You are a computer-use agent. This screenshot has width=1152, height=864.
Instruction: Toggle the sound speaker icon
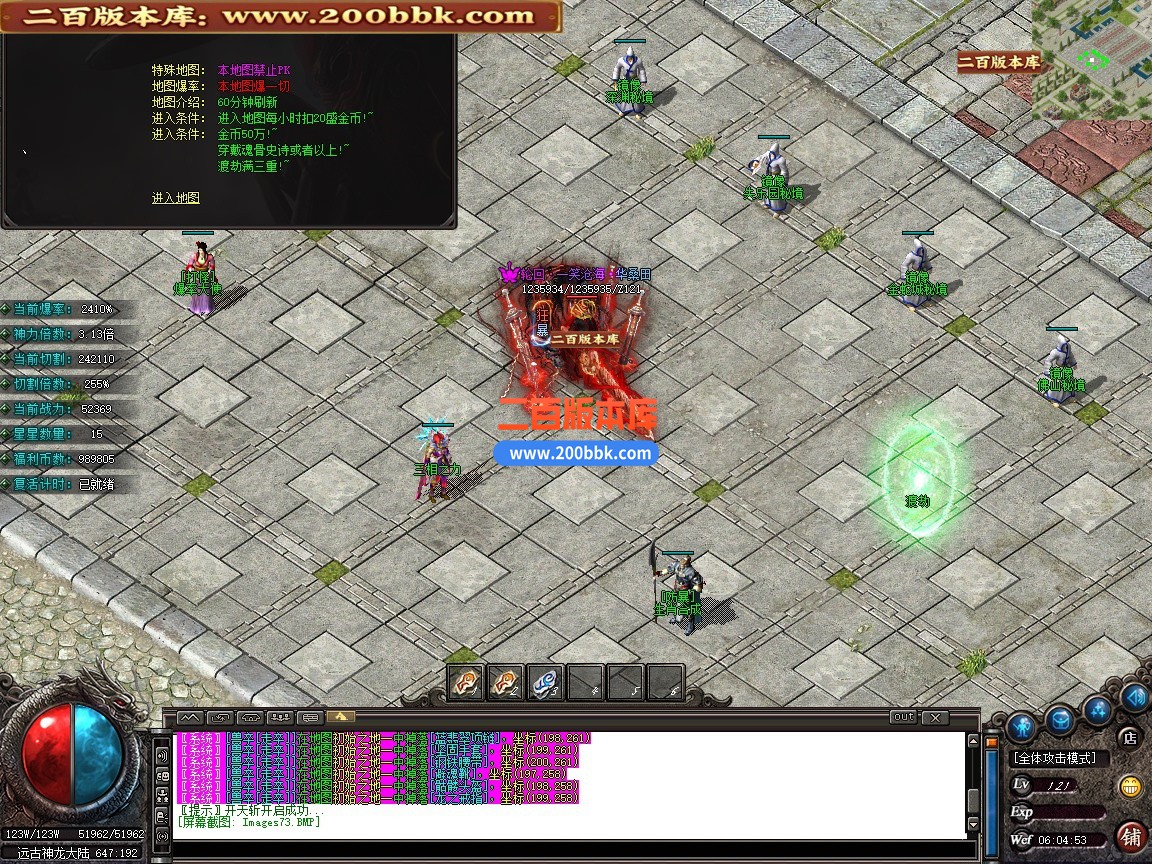tap(1134, 696)
